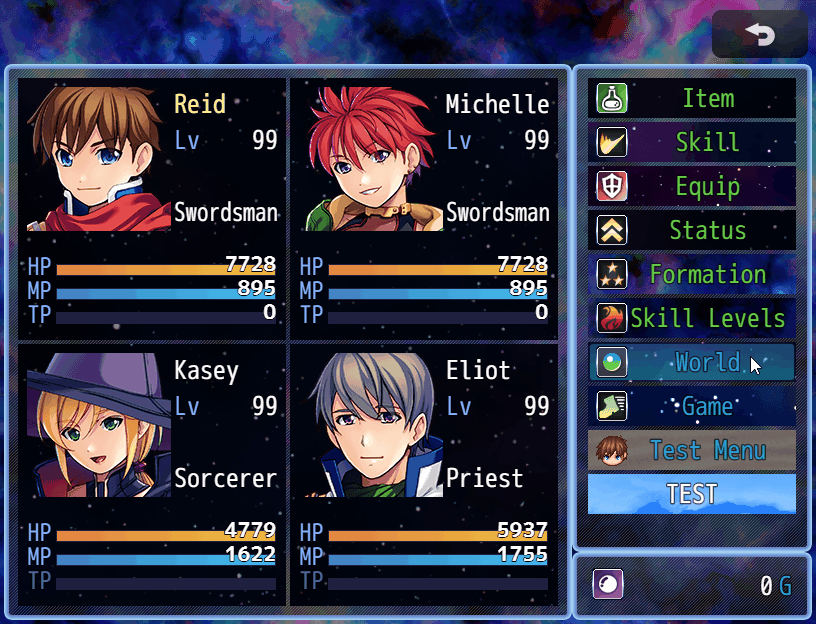Viewport: 816px width, 624px height.
Task: Select Michelle's party member panel
Action: (x=424, y=208)
